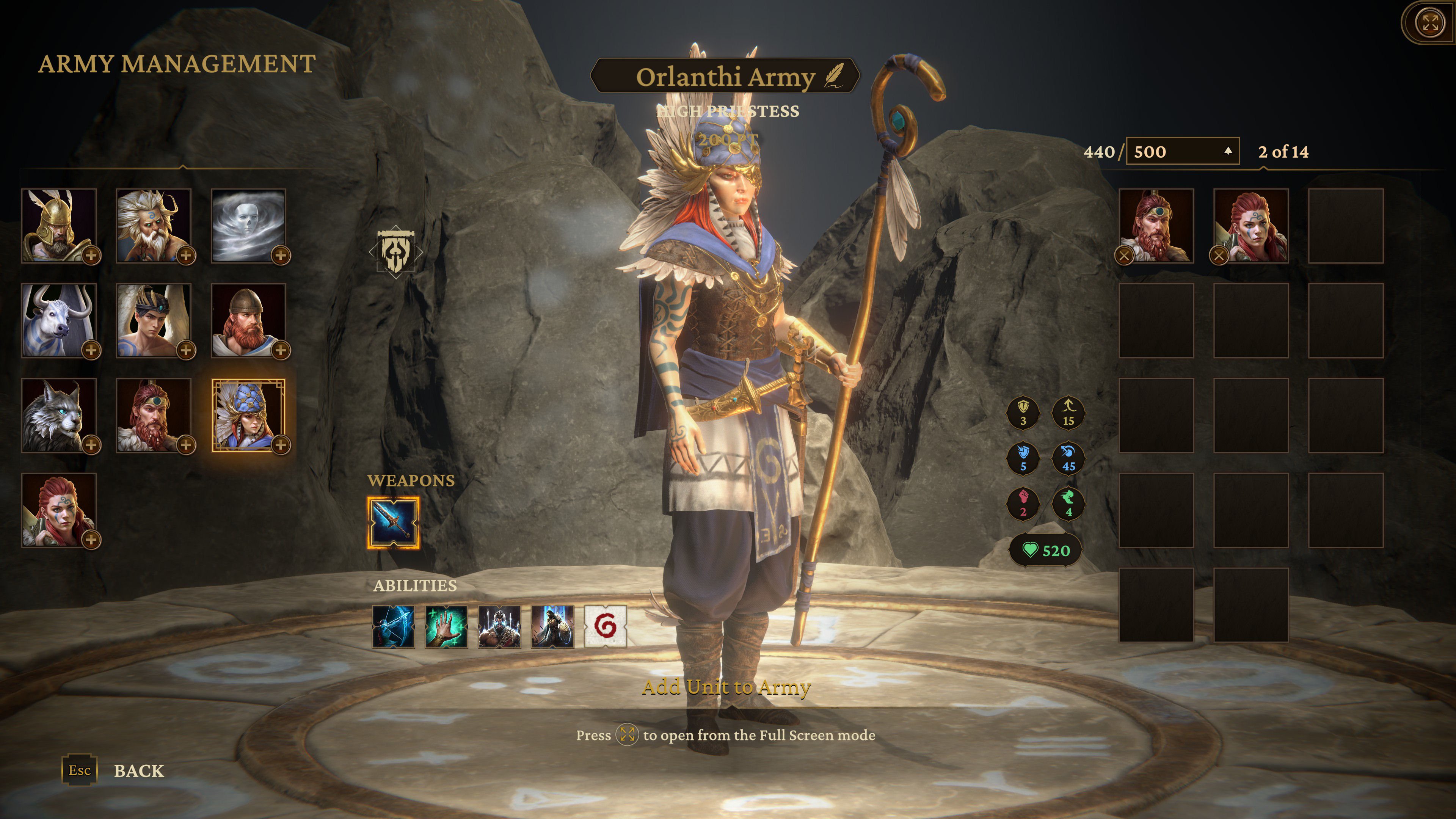View the blue archer ability

(394, 626)
